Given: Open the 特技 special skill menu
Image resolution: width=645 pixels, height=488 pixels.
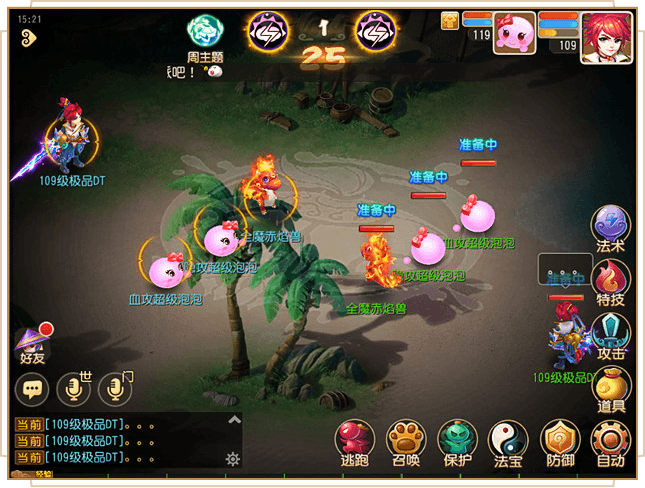Looking at the screenshot, I should [x=611, y=280].
